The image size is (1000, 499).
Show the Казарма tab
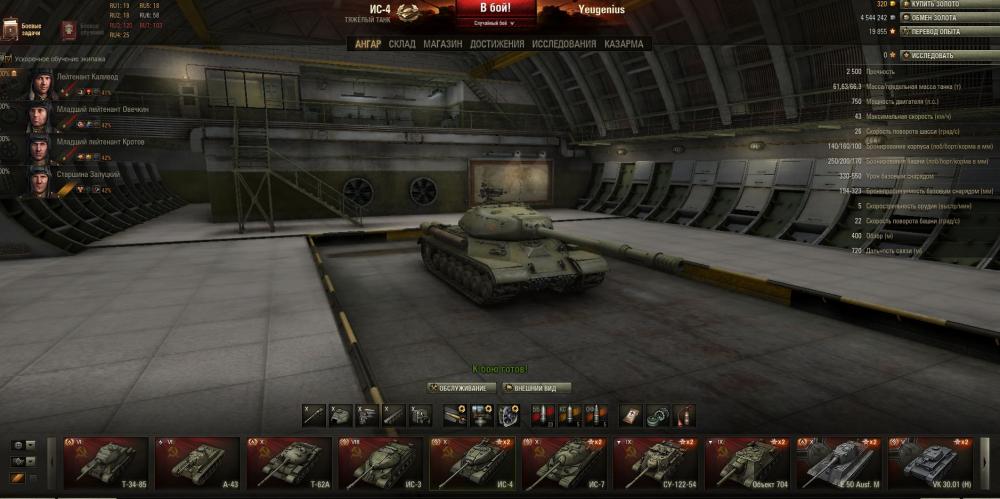pos(624,44)
